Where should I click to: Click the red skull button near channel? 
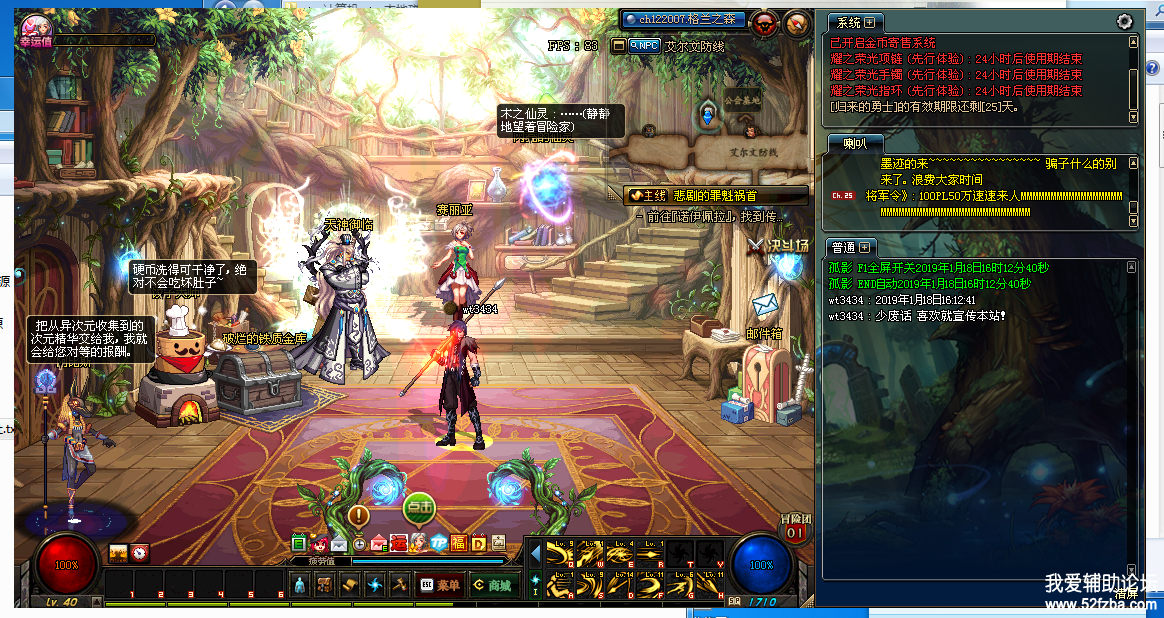click(765, 23)
